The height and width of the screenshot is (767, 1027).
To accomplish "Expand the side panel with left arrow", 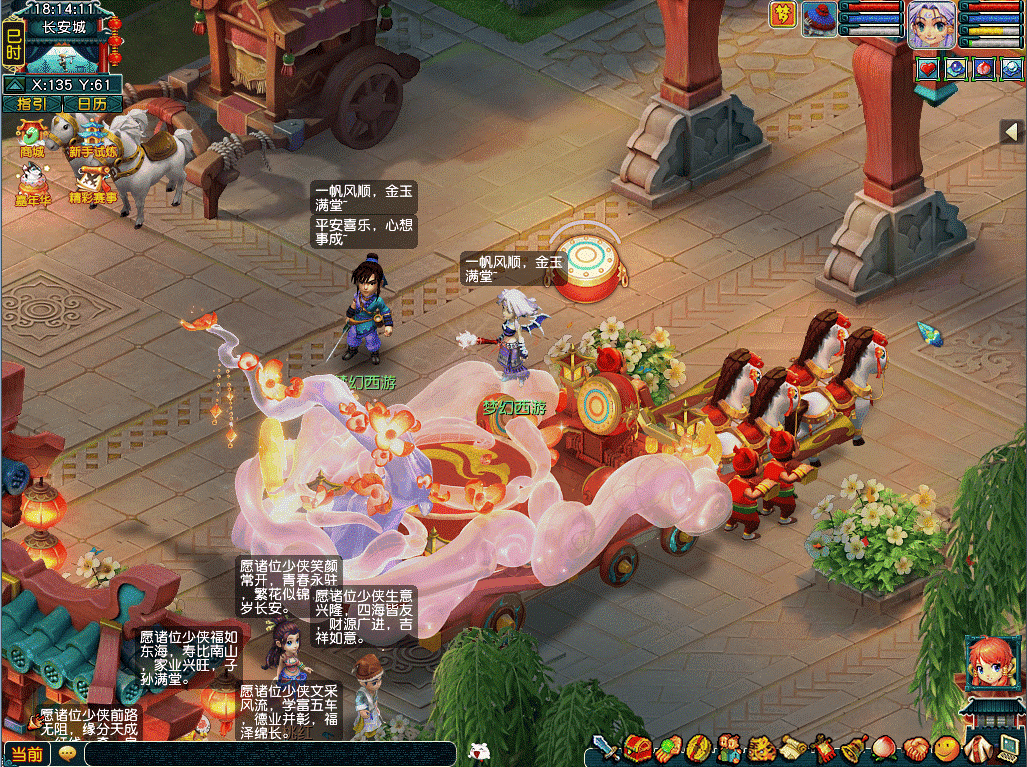I will click(x=1011, y=131).
